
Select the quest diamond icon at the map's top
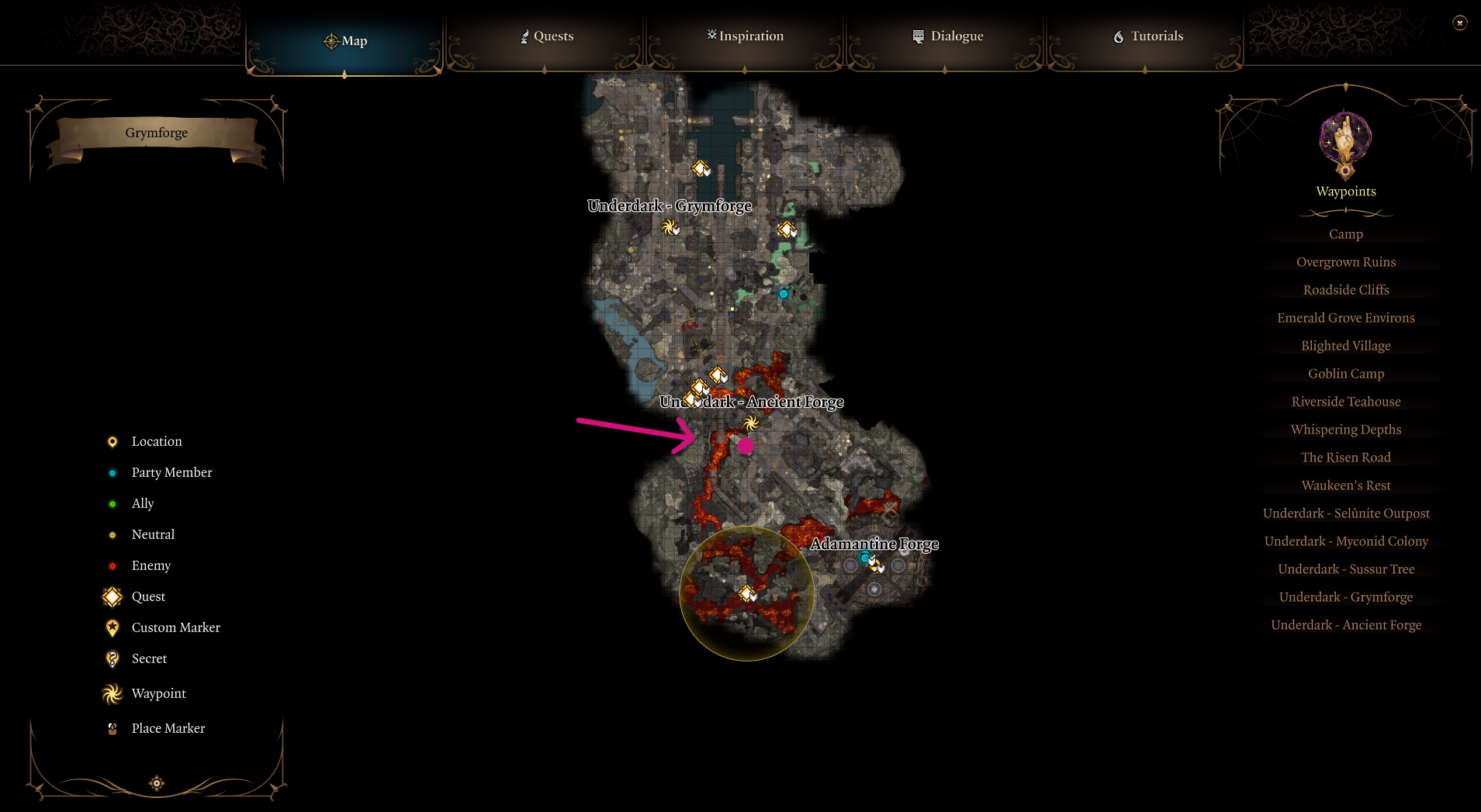coord(701,168)
